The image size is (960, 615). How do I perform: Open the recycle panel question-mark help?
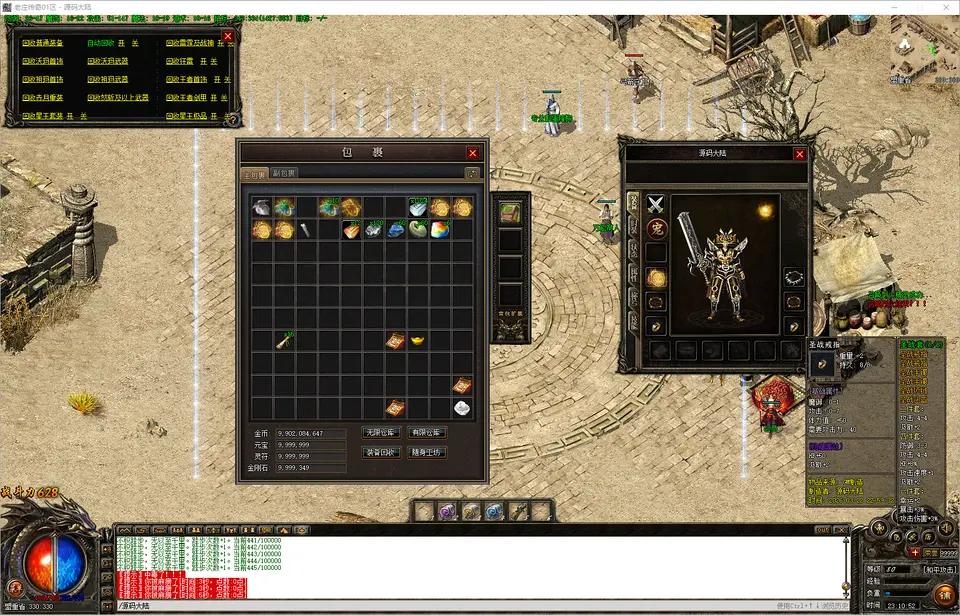232,117
